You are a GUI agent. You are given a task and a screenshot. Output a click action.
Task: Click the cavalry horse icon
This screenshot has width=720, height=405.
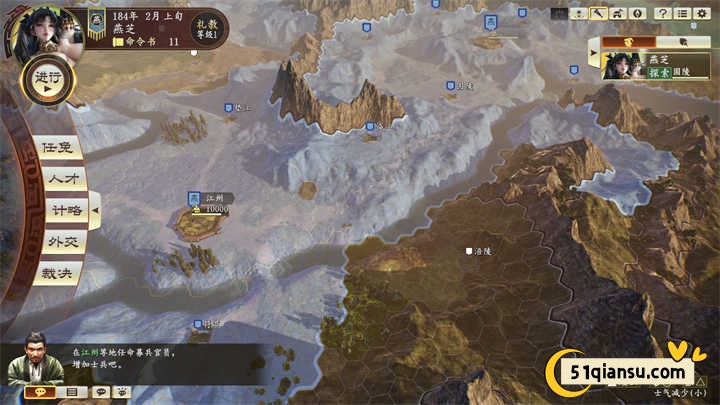pos(618,13)
